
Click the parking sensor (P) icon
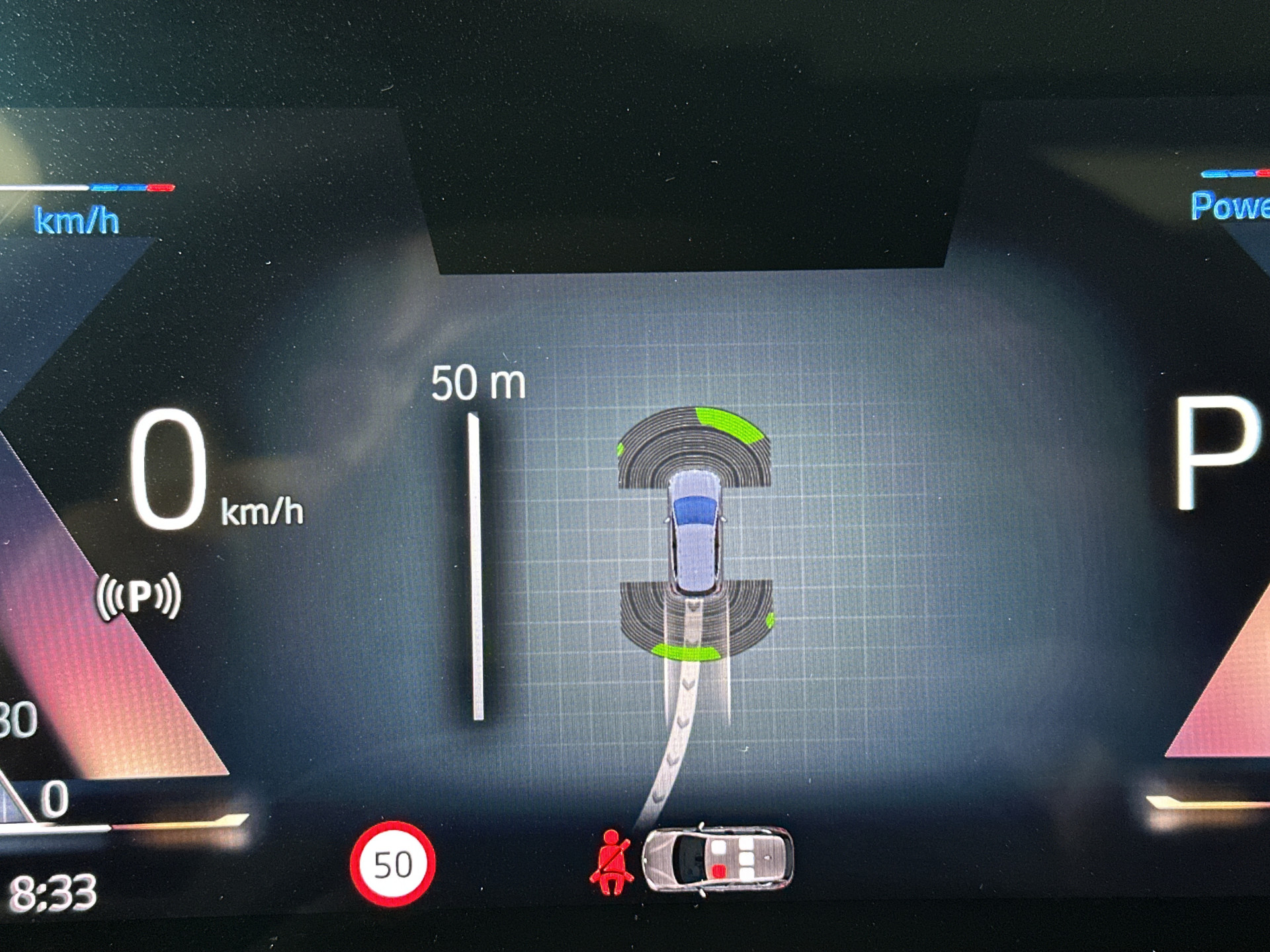pos(139,596)
